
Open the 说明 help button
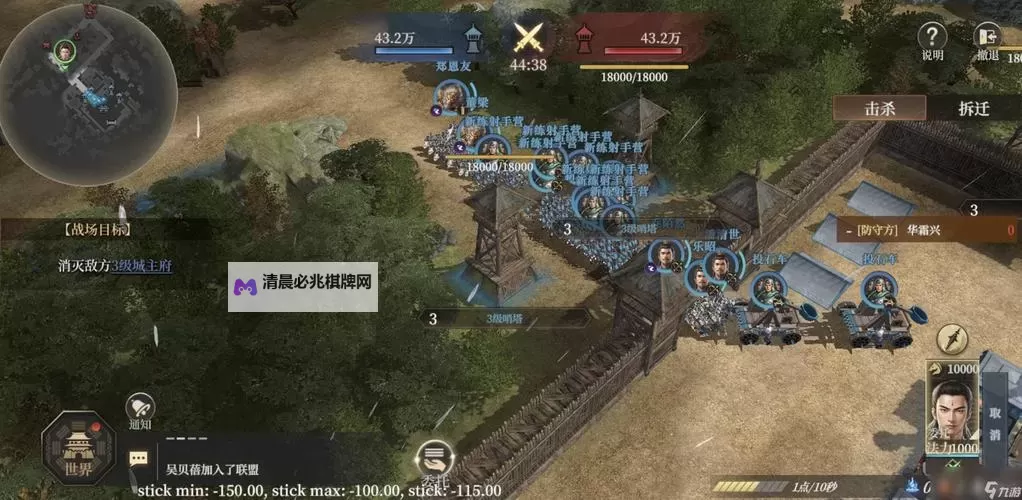tap(932, 41)
